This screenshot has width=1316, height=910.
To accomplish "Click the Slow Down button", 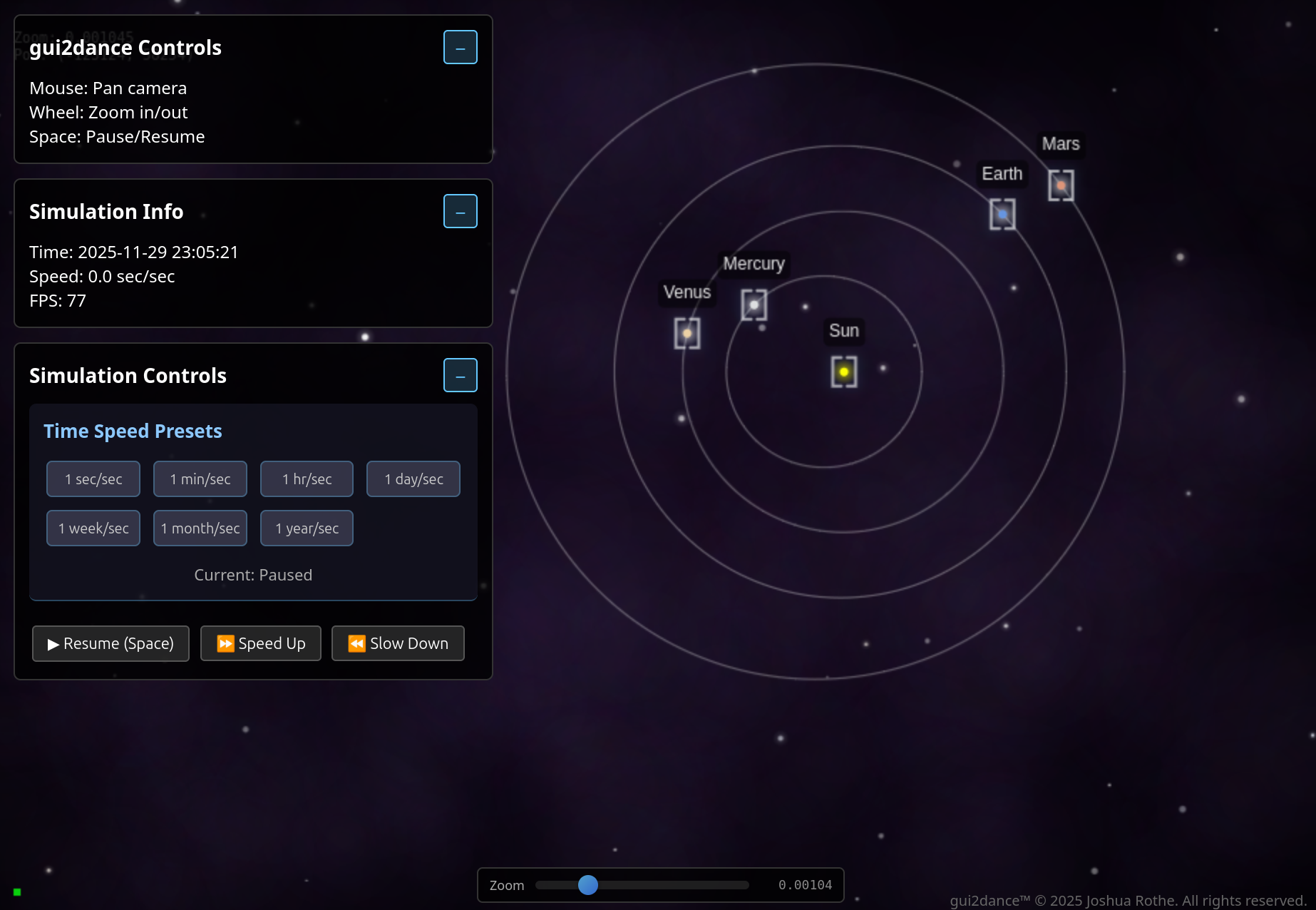I will tap(398, 644).
